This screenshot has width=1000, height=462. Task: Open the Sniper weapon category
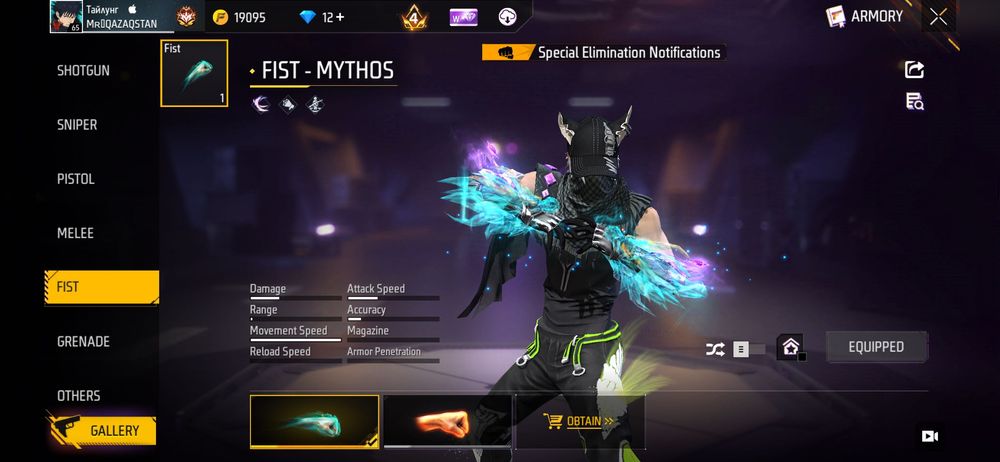pyautogui.click(x=77, y=125)
